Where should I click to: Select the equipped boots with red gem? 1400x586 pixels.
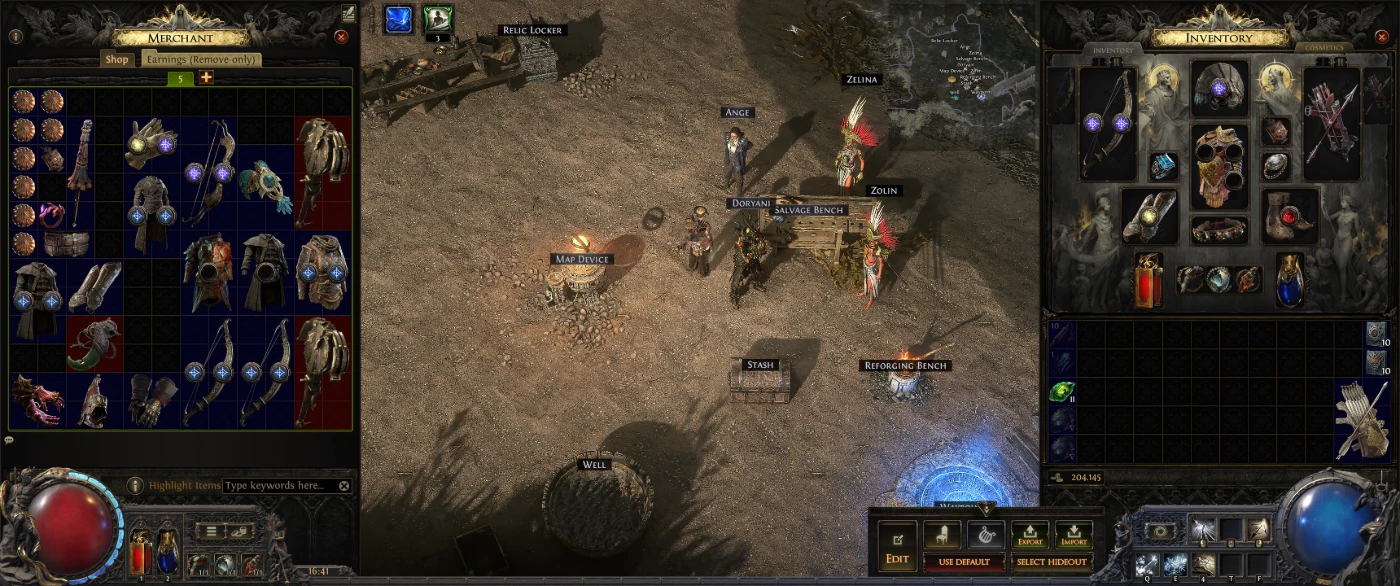1289,215
